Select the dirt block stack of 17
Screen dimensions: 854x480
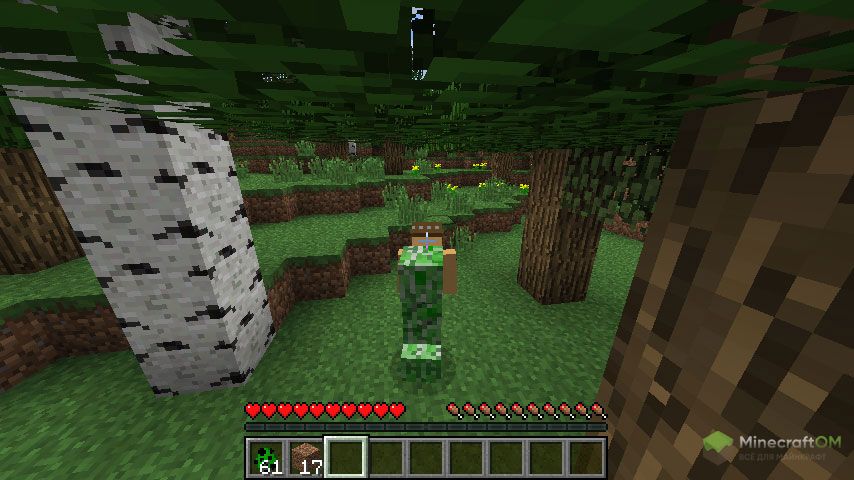click(x=306, y=457)
